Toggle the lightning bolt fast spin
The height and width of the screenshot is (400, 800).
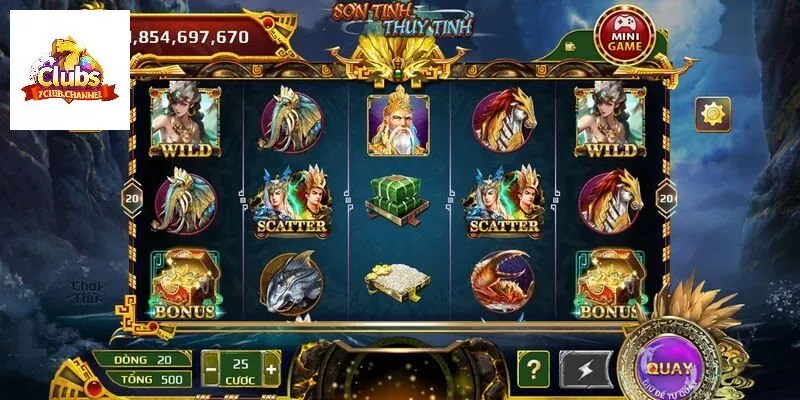click(585, 368)
